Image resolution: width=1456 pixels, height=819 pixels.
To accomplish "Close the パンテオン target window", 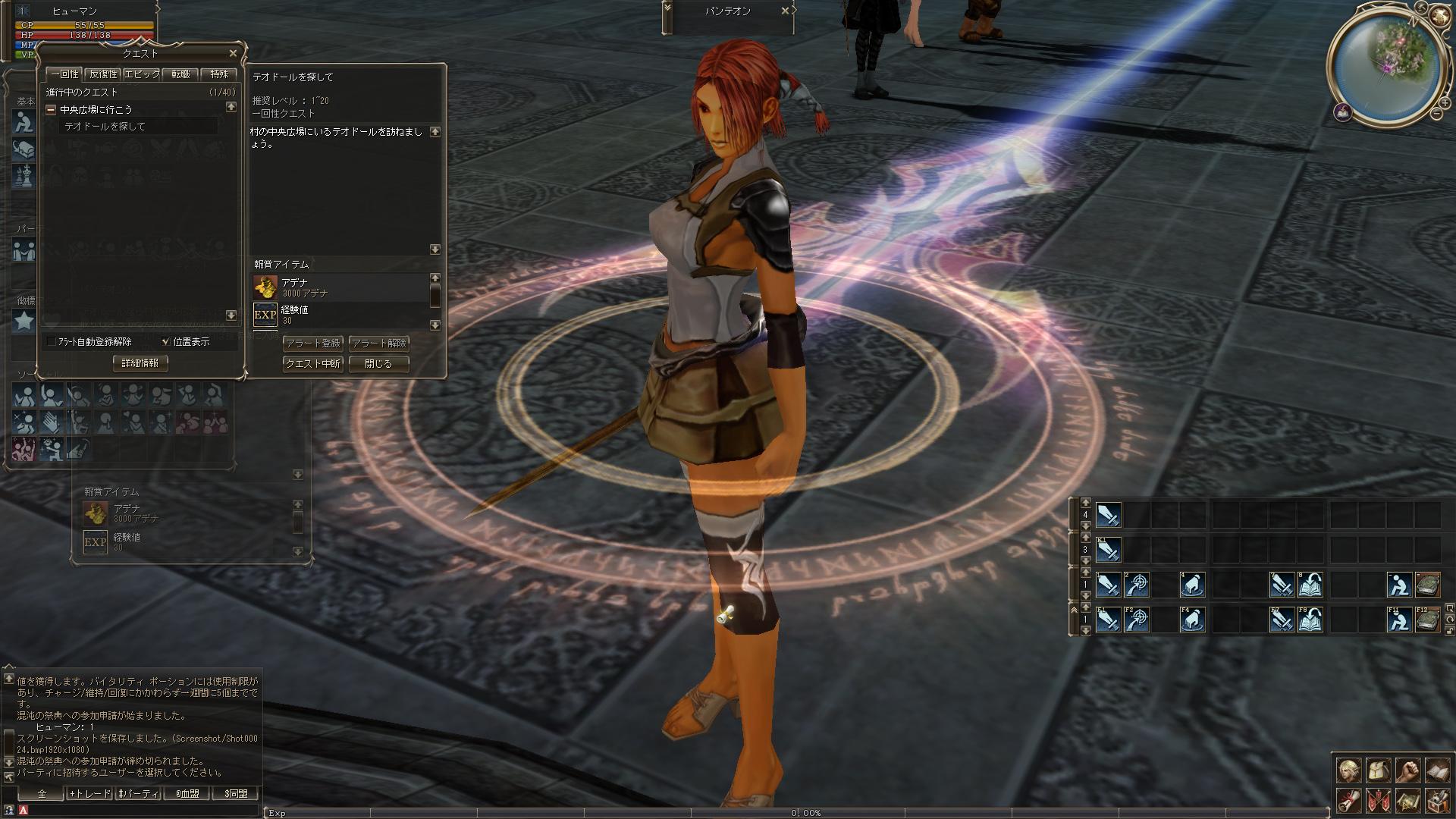I will pos(786,11).
